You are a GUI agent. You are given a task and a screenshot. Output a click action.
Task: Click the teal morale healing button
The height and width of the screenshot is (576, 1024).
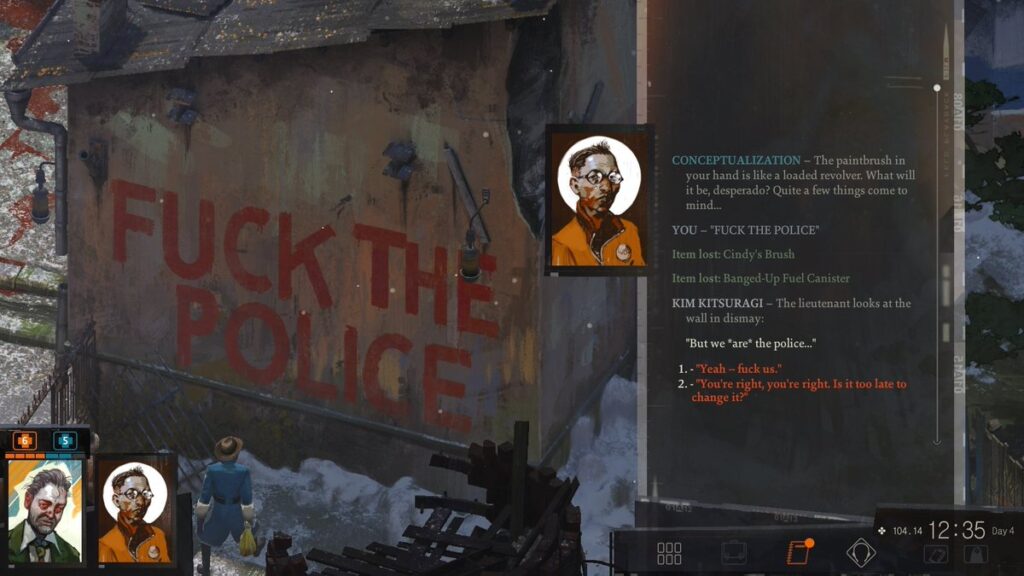65,440
